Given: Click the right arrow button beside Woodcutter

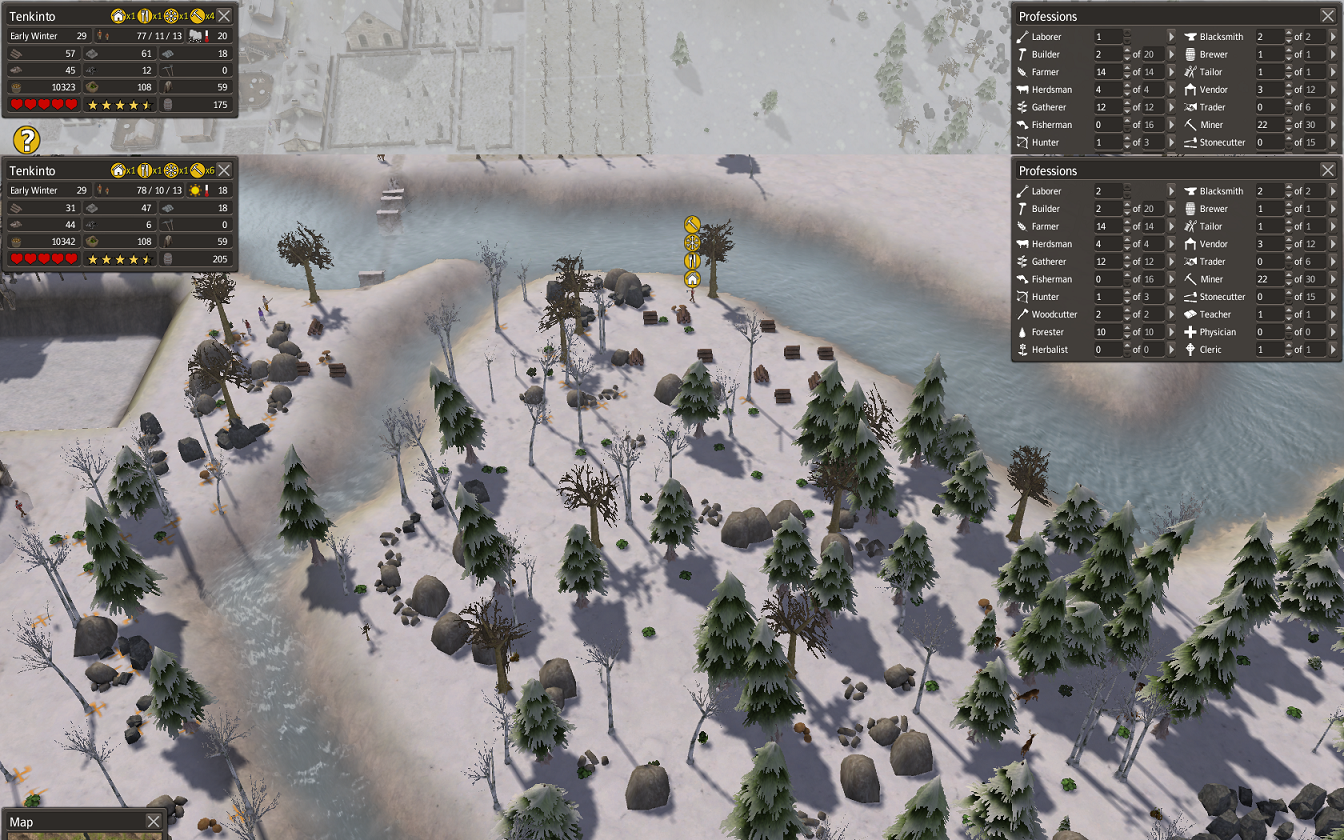Looking at the screenshot, I should point(1173,315).
